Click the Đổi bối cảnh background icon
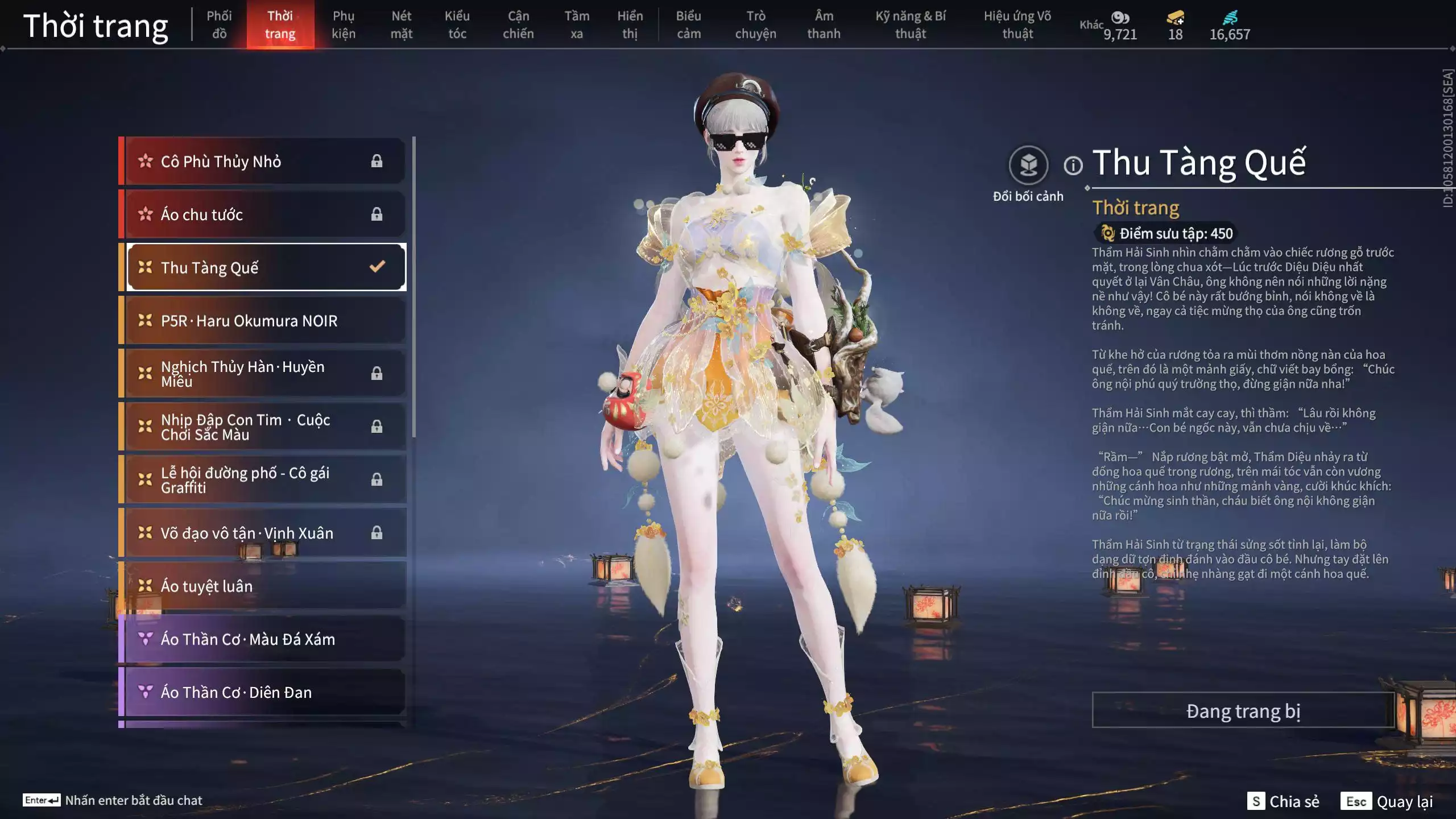This screenshot has height=819, width=1456. (1028, 166)
